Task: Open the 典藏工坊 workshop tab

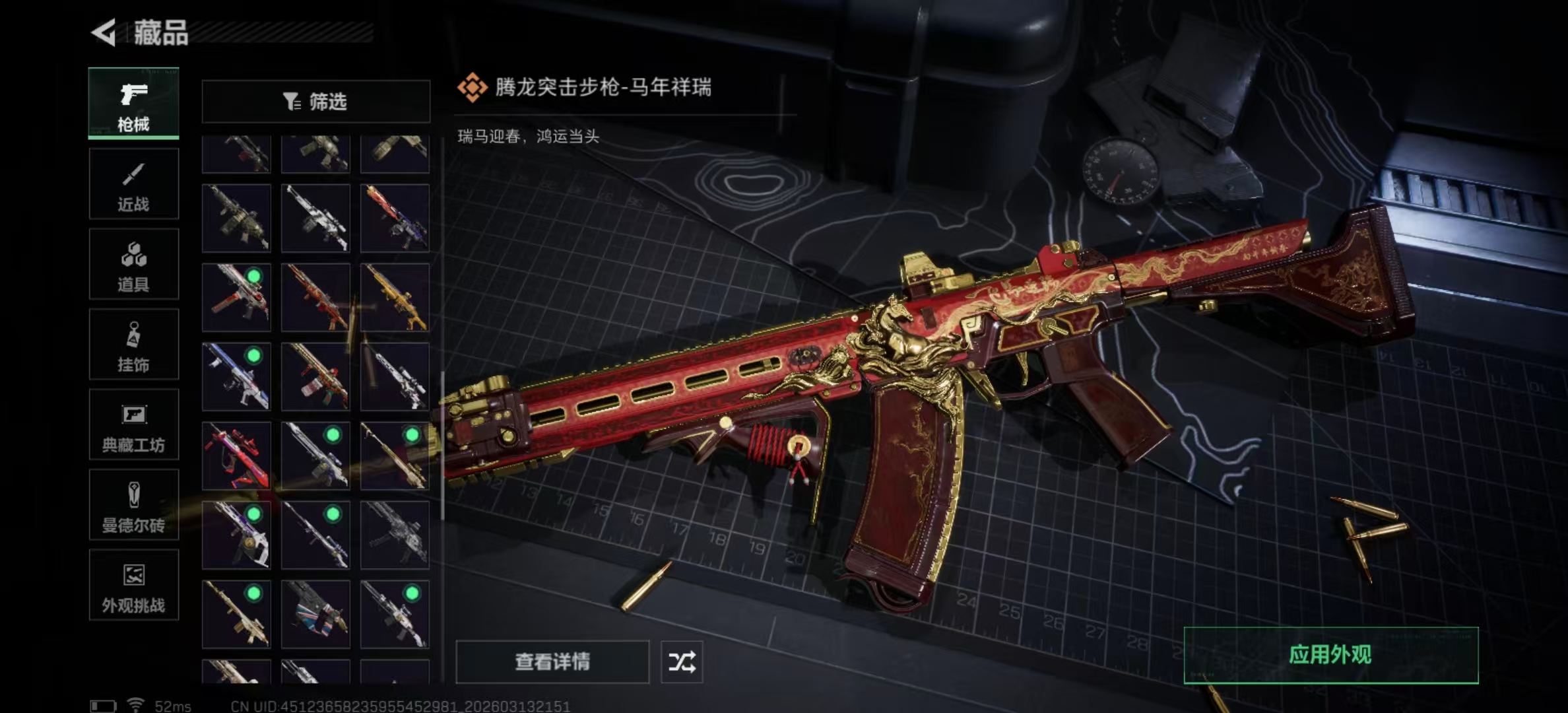Action: click(133, 424)
